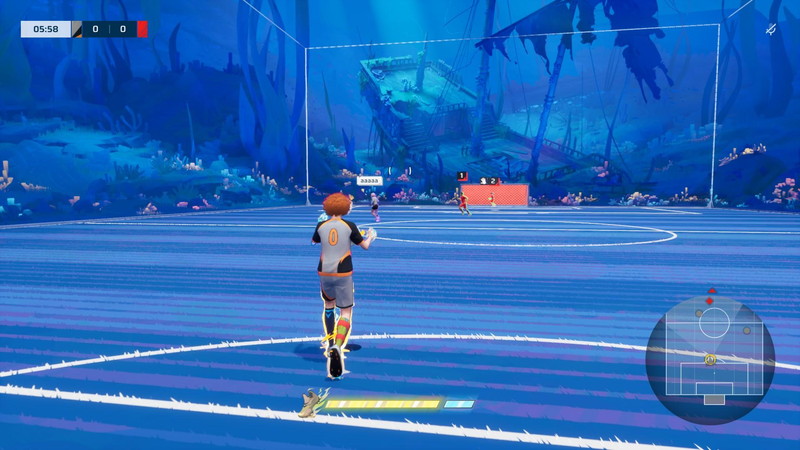Toggle the muted microphone icon
This screenshot has height=450, width=800.
point(771,30)
